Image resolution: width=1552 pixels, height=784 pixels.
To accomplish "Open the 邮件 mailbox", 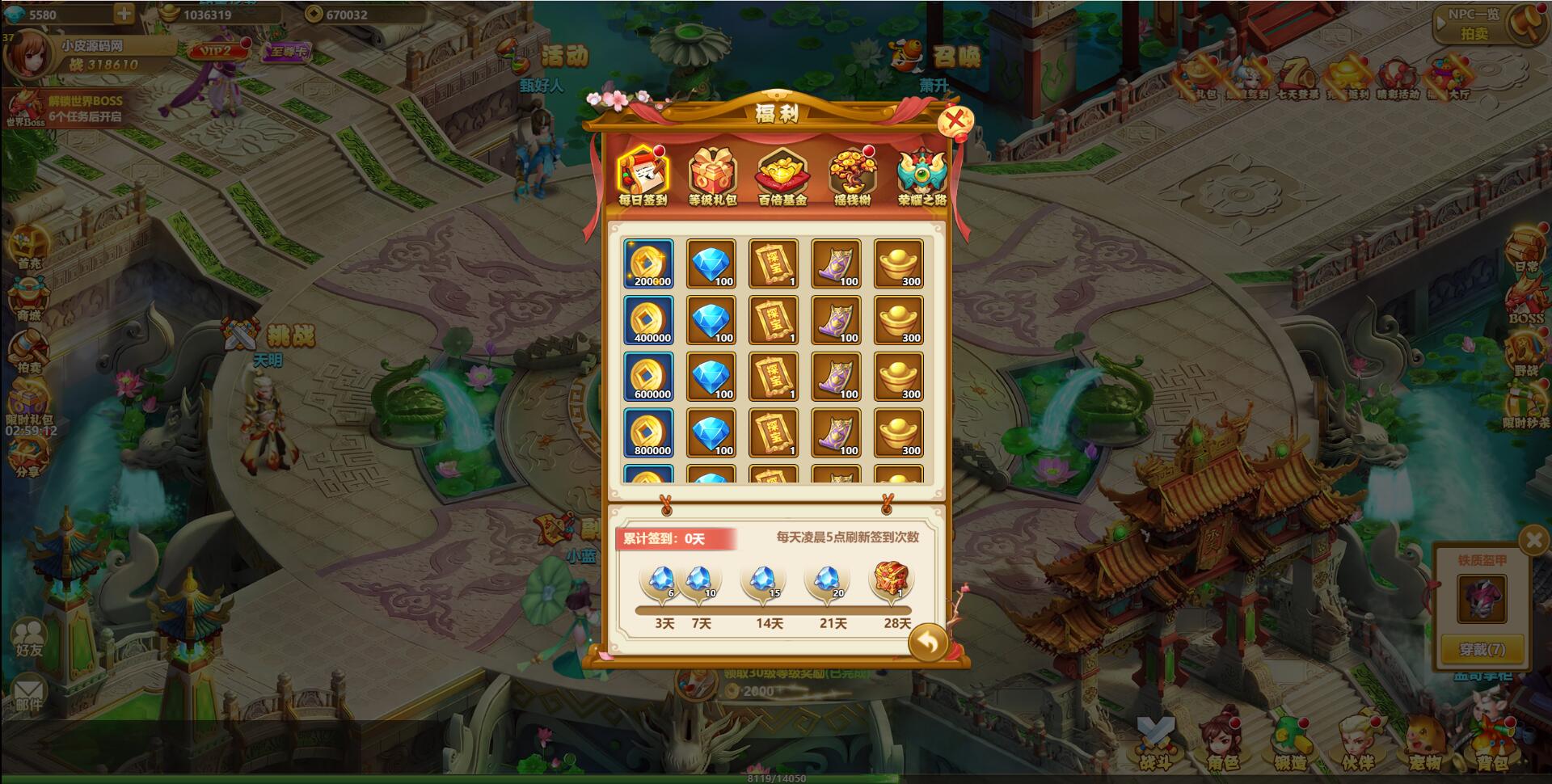I will point(28,695).
